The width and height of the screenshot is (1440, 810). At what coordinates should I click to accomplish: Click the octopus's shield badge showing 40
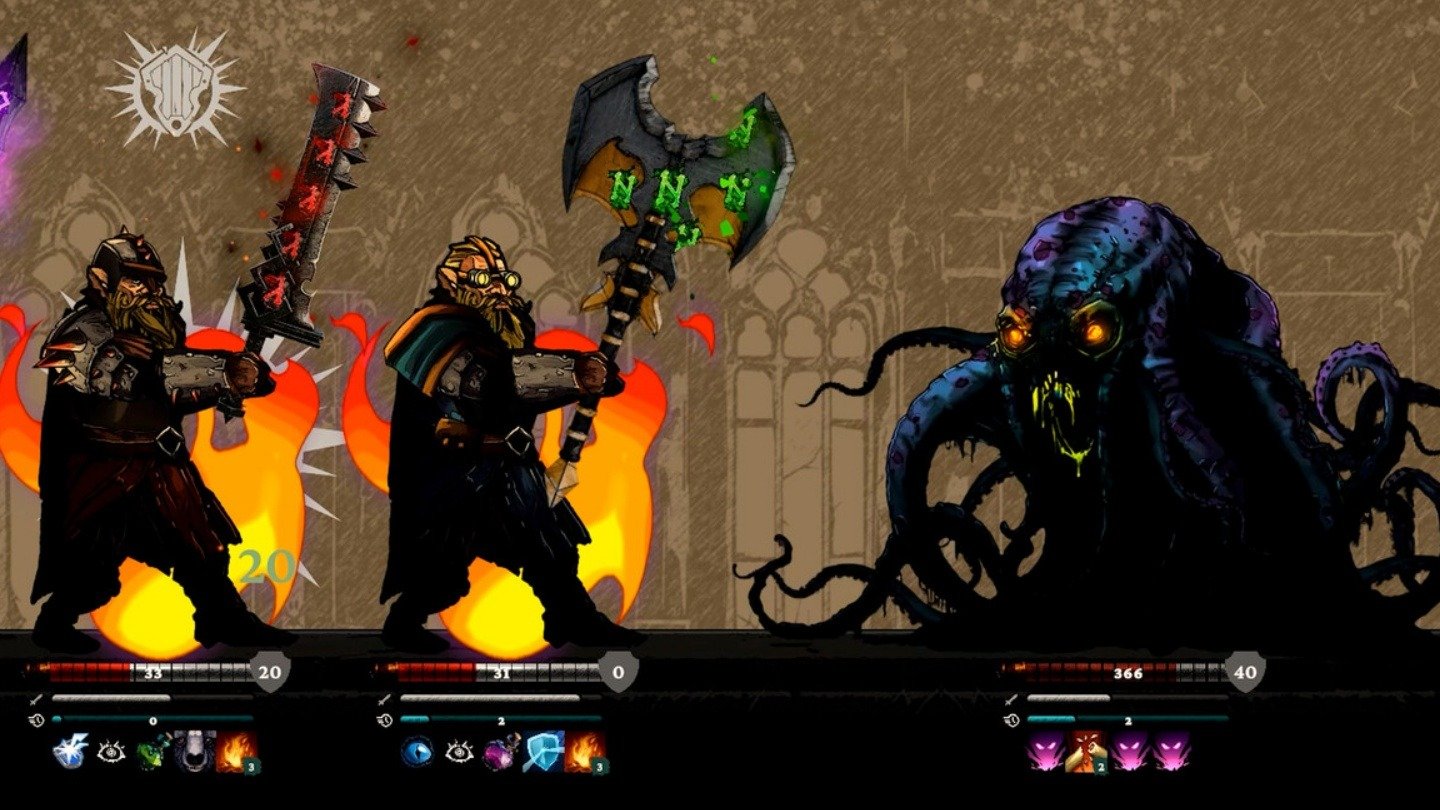[x=1245, y=672]
